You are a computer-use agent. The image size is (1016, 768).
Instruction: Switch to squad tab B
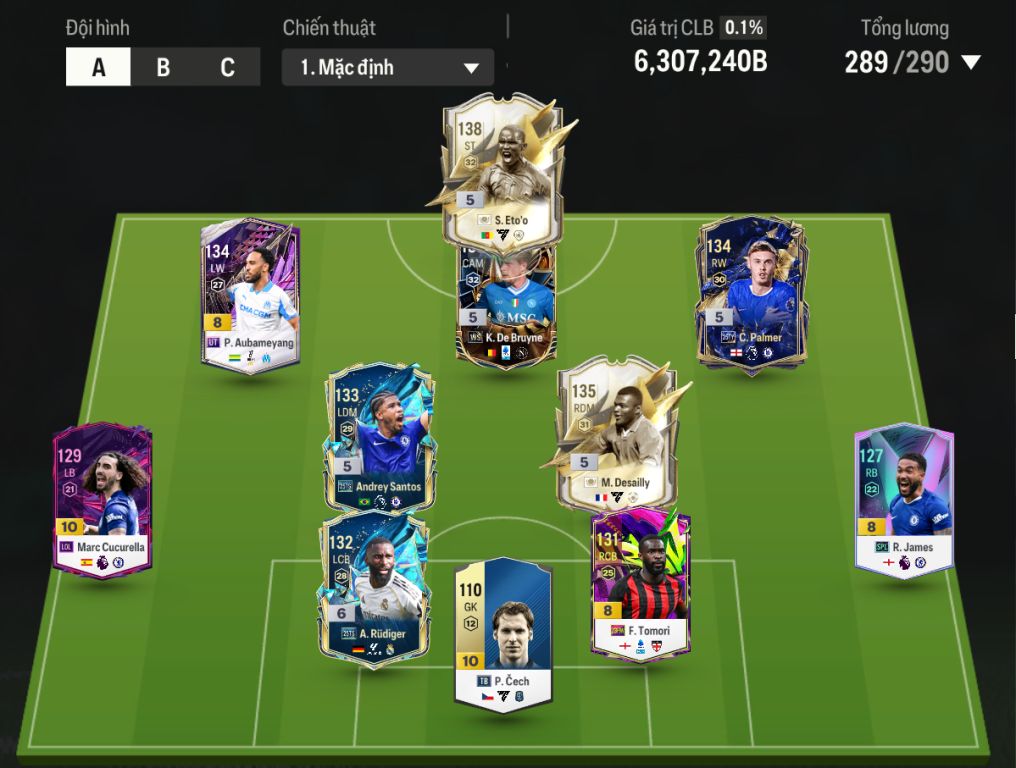(x=163, y=68)
